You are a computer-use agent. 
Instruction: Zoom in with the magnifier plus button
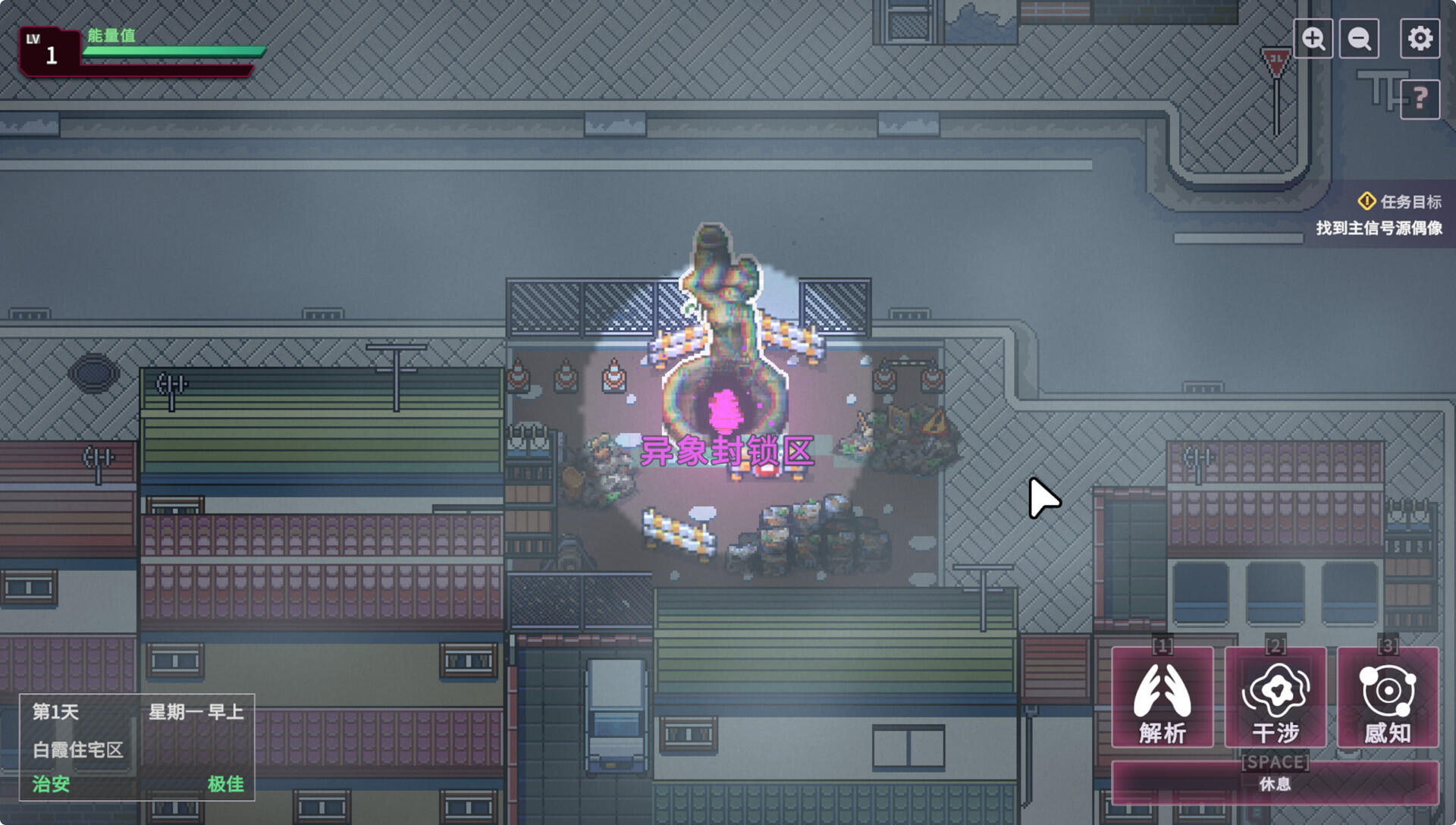point(1313,39)
